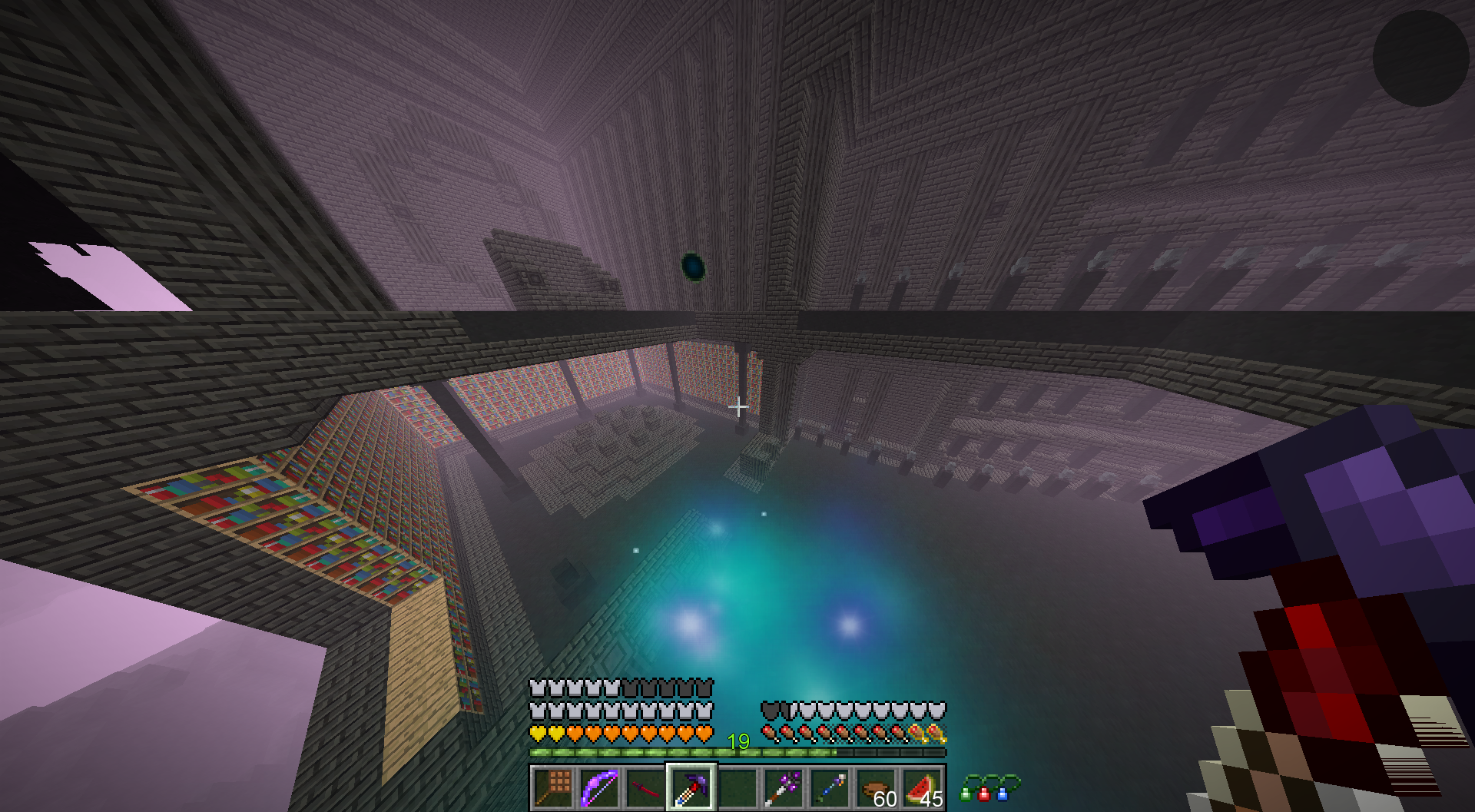
Task: Equip the purple spiked mace slot
Action: point(784,787)
